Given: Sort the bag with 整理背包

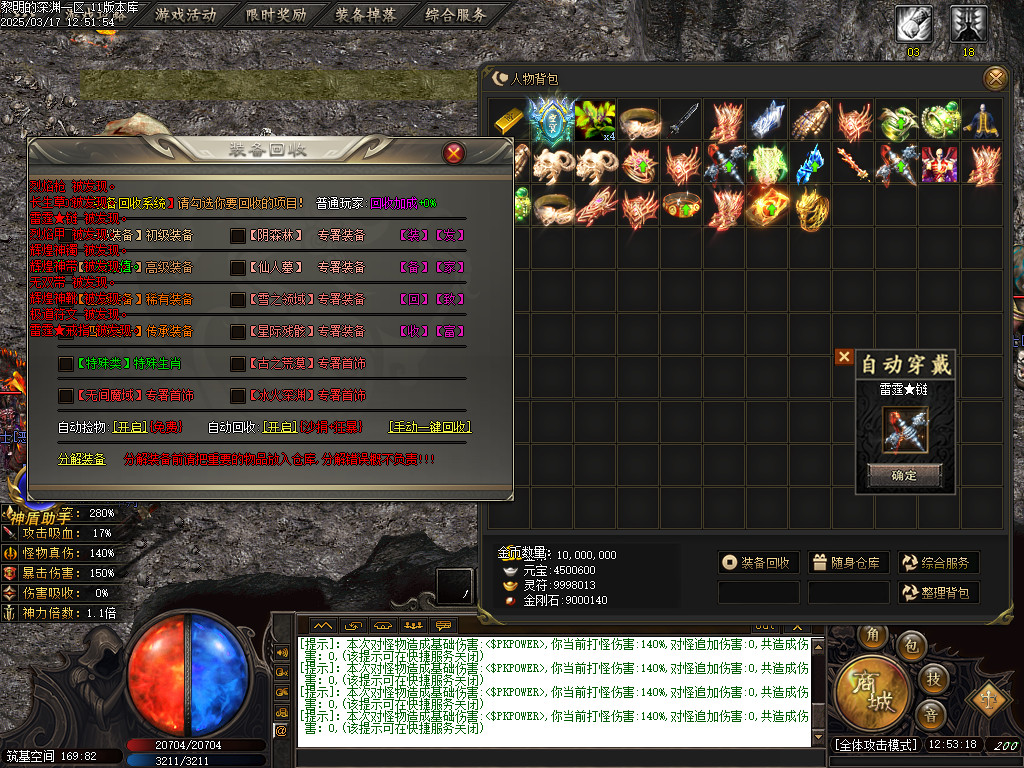Looking at the screenshot, I should point(937,593).
